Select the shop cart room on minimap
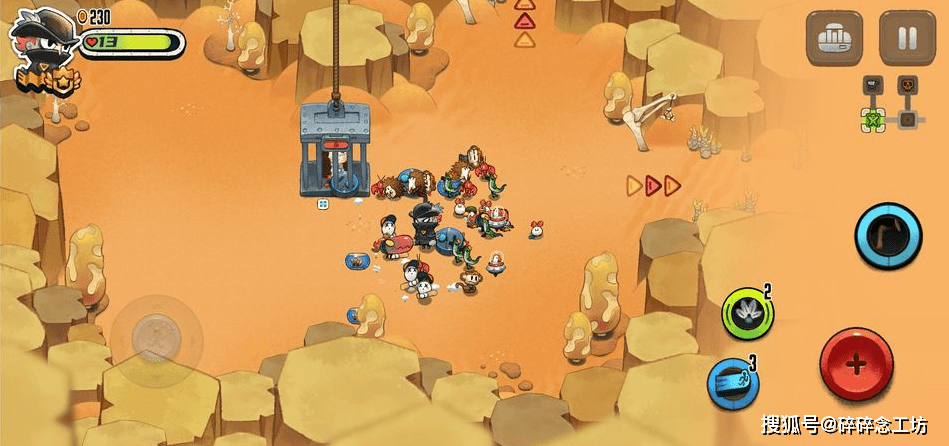 [x=873, y=84]
